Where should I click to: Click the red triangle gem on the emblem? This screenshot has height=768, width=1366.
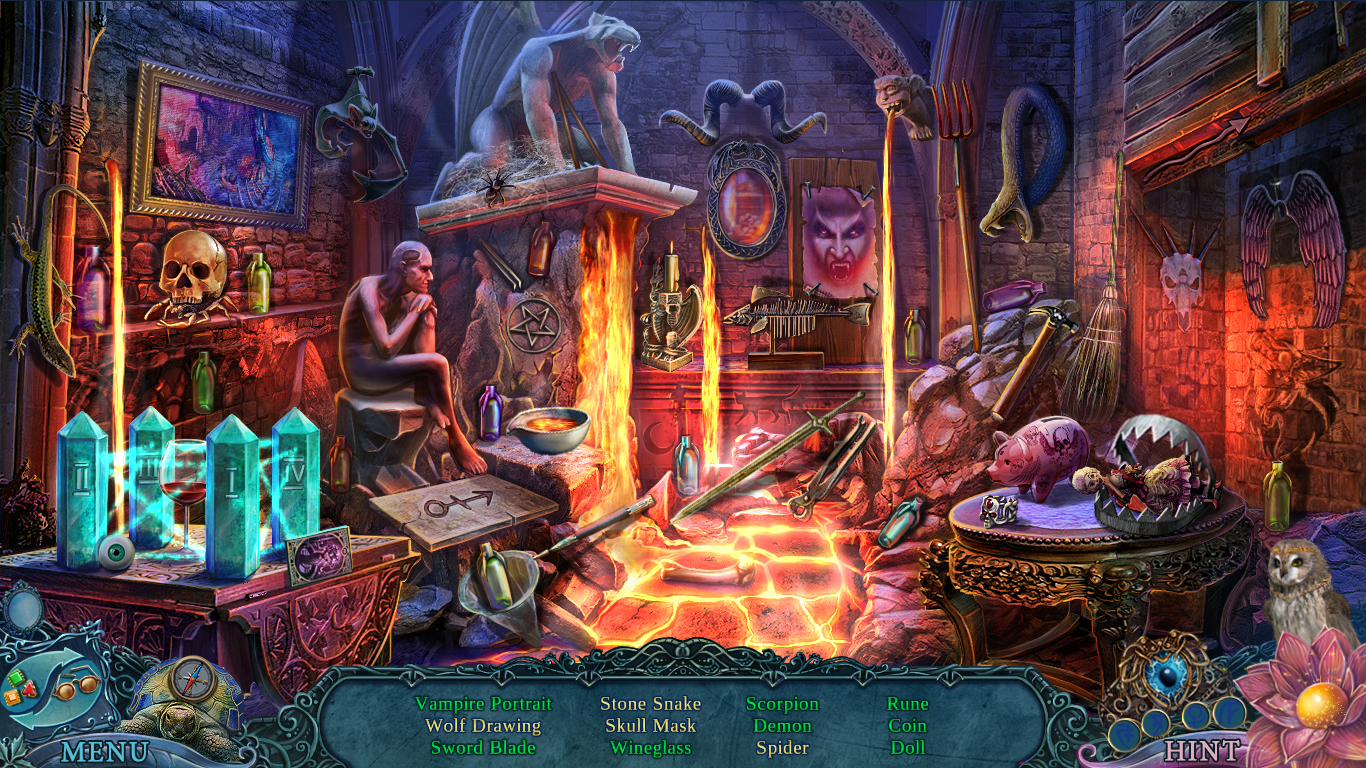click(x=29, y=688)
